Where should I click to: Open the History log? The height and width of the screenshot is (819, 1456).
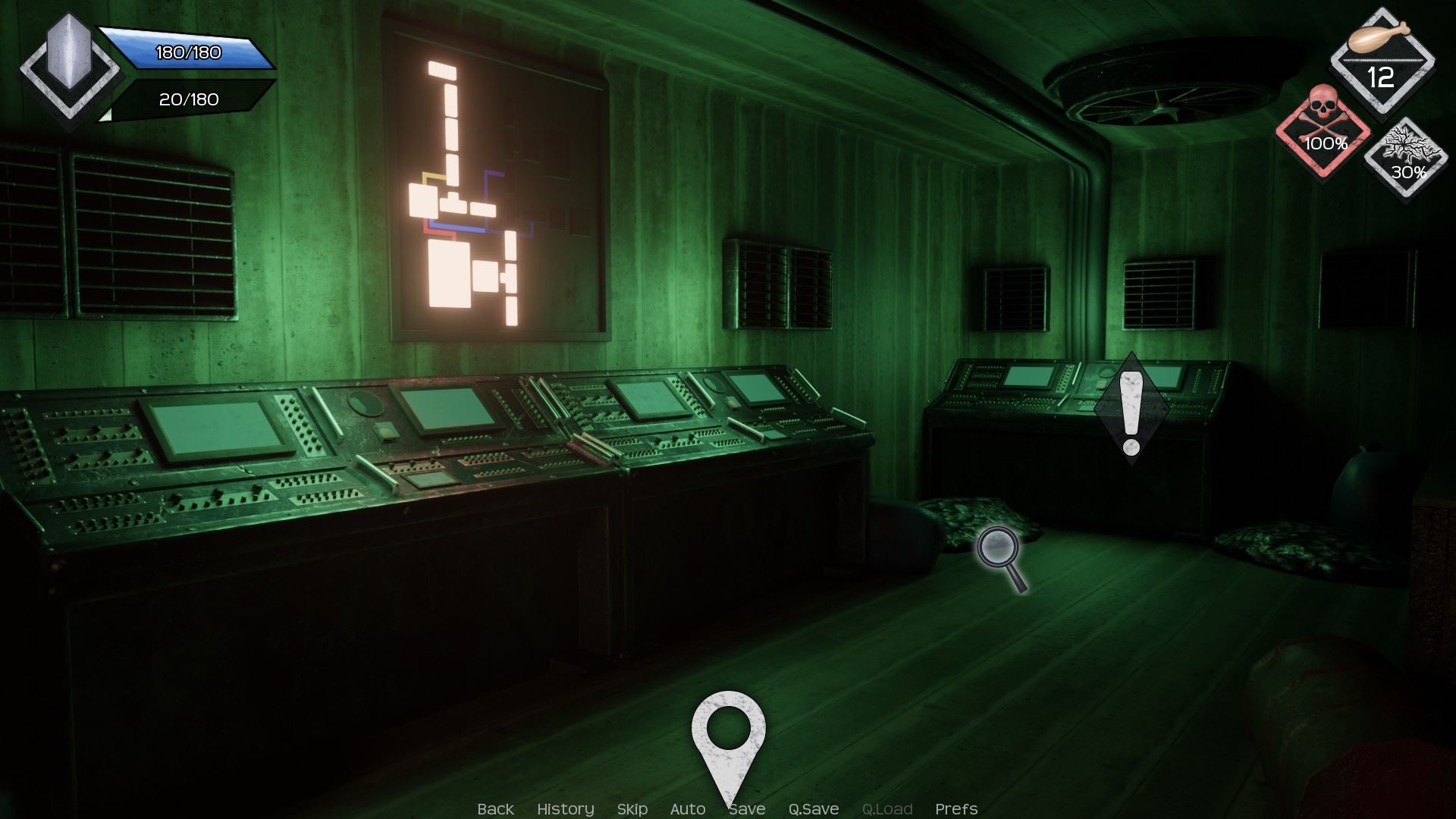(565, 809)
